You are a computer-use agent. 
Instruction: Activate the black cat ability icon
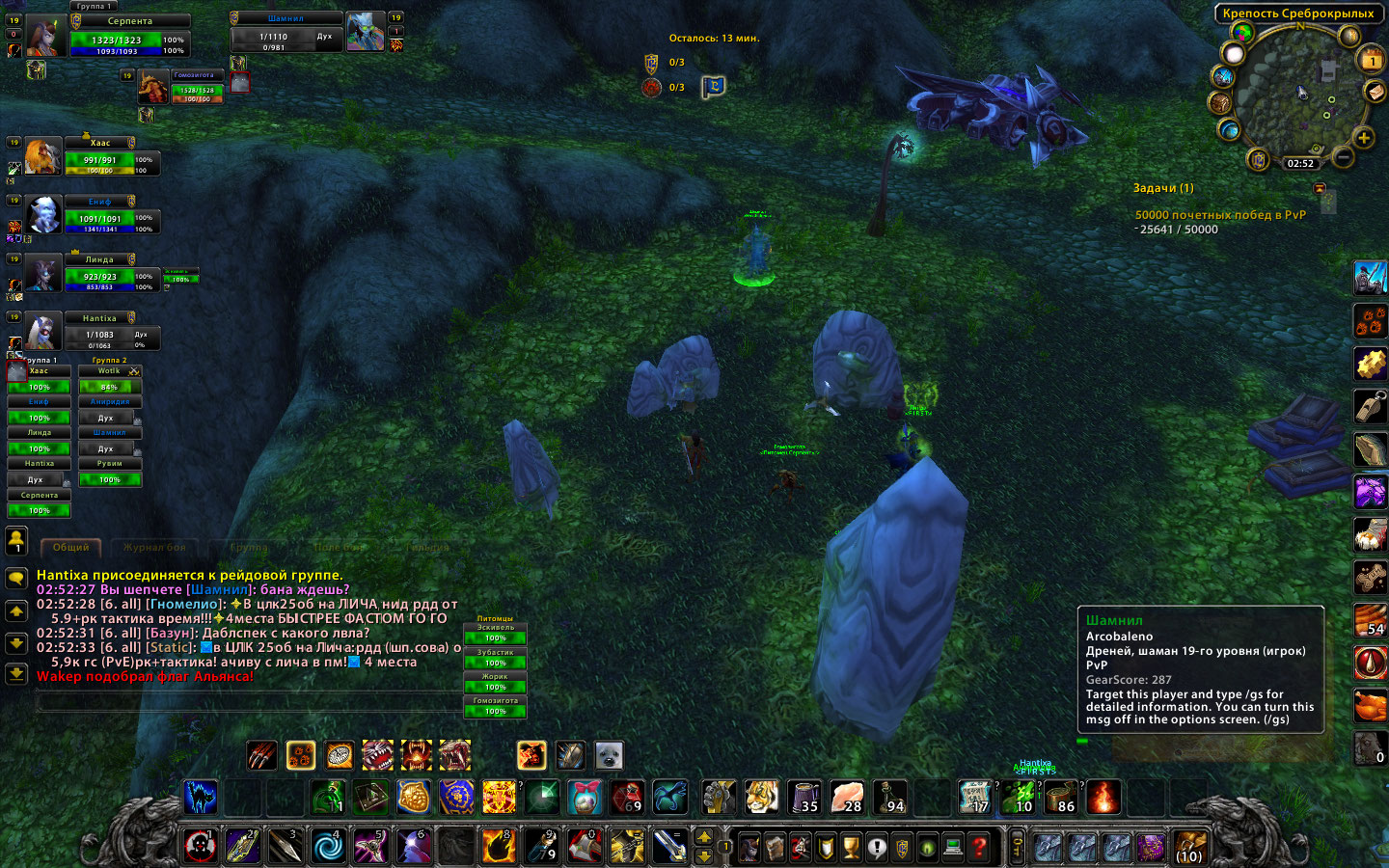coord(201,798)
